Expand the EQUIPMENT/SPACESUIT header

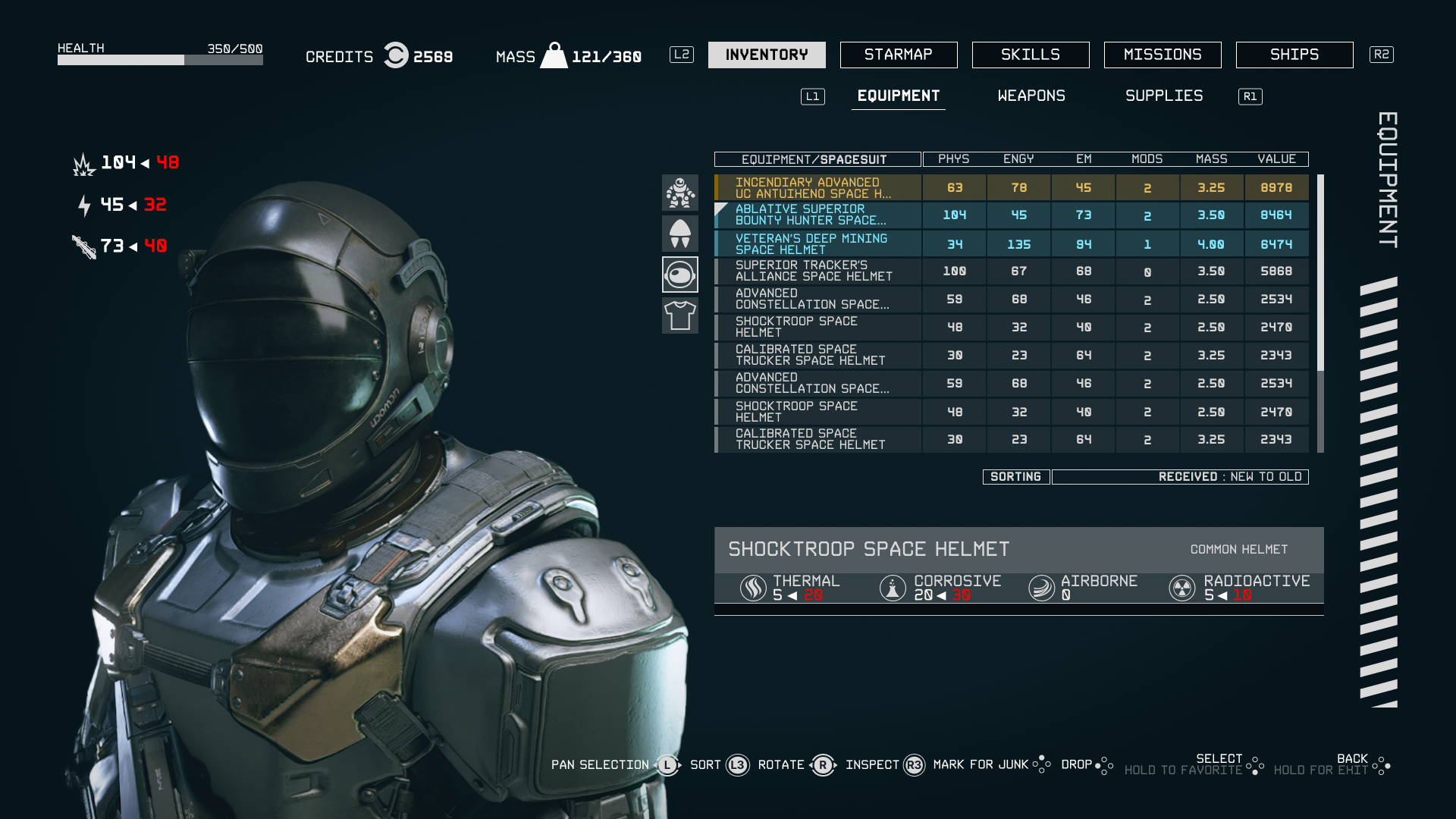[815, 159]
